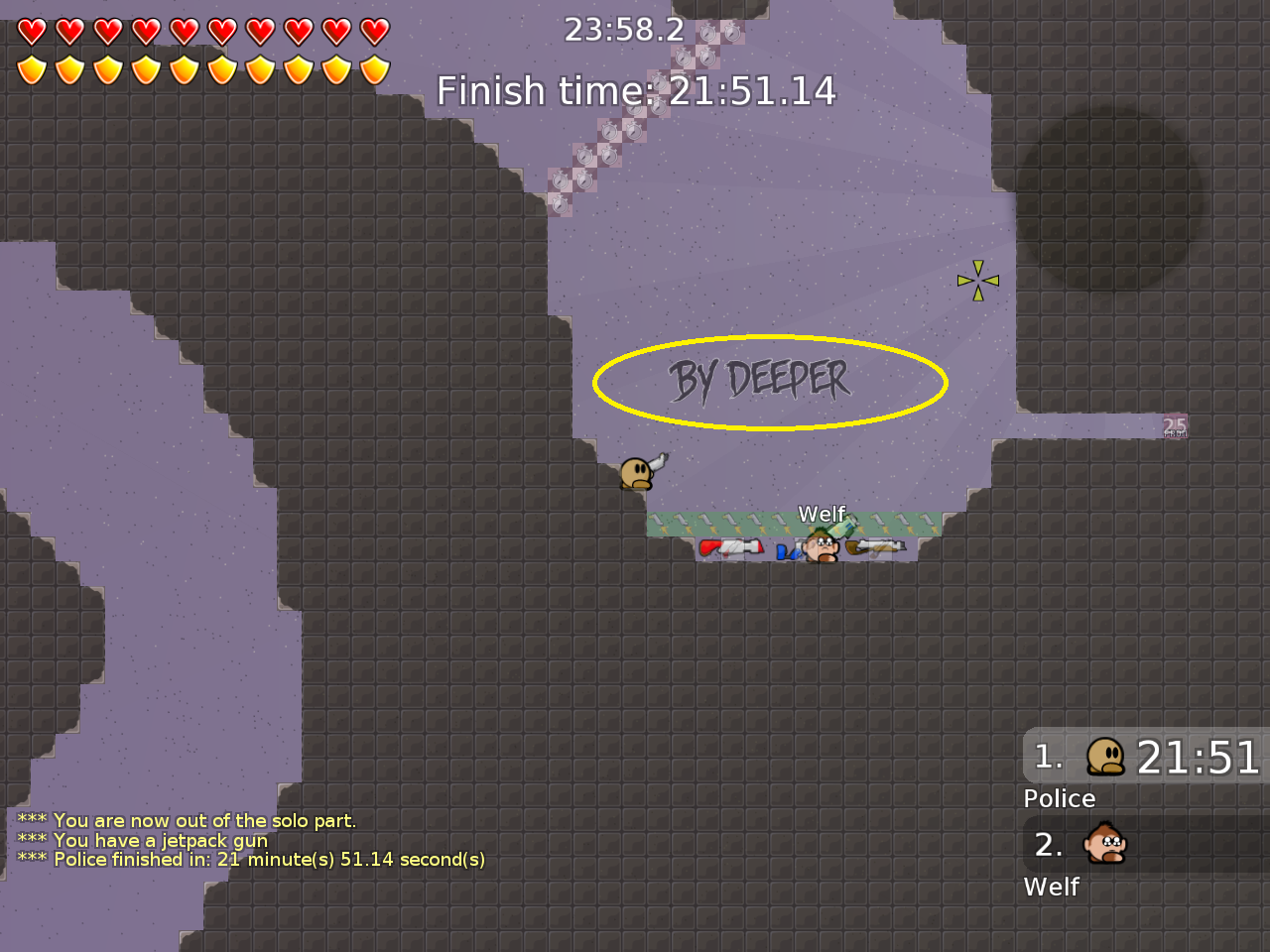Click the brown tee avatar beside rank 1
The width and height of the screenshot is (1270, 952).
click(1104, 757)
